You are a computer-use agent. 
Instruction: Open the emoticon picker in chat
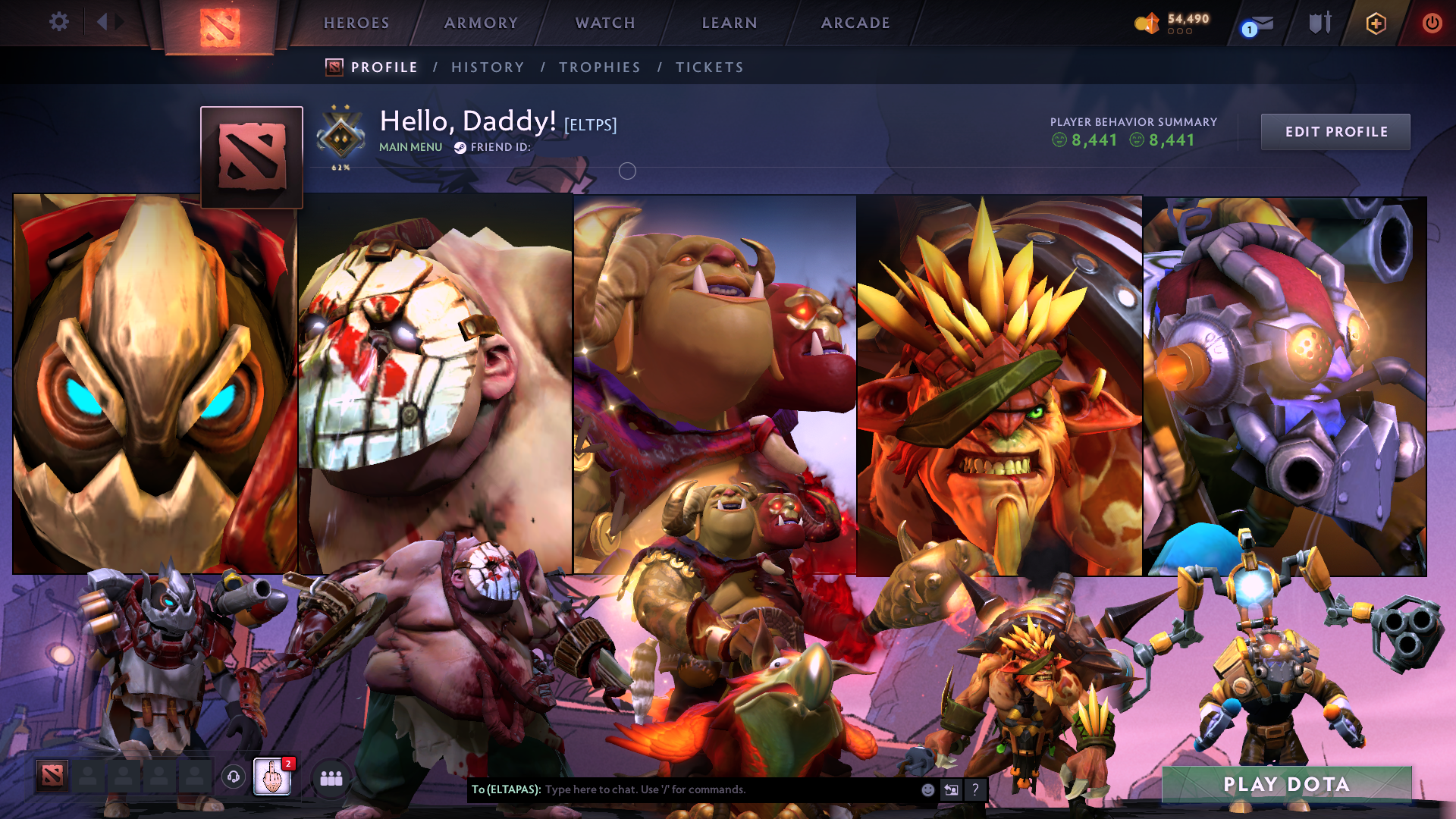coord(927,789)
